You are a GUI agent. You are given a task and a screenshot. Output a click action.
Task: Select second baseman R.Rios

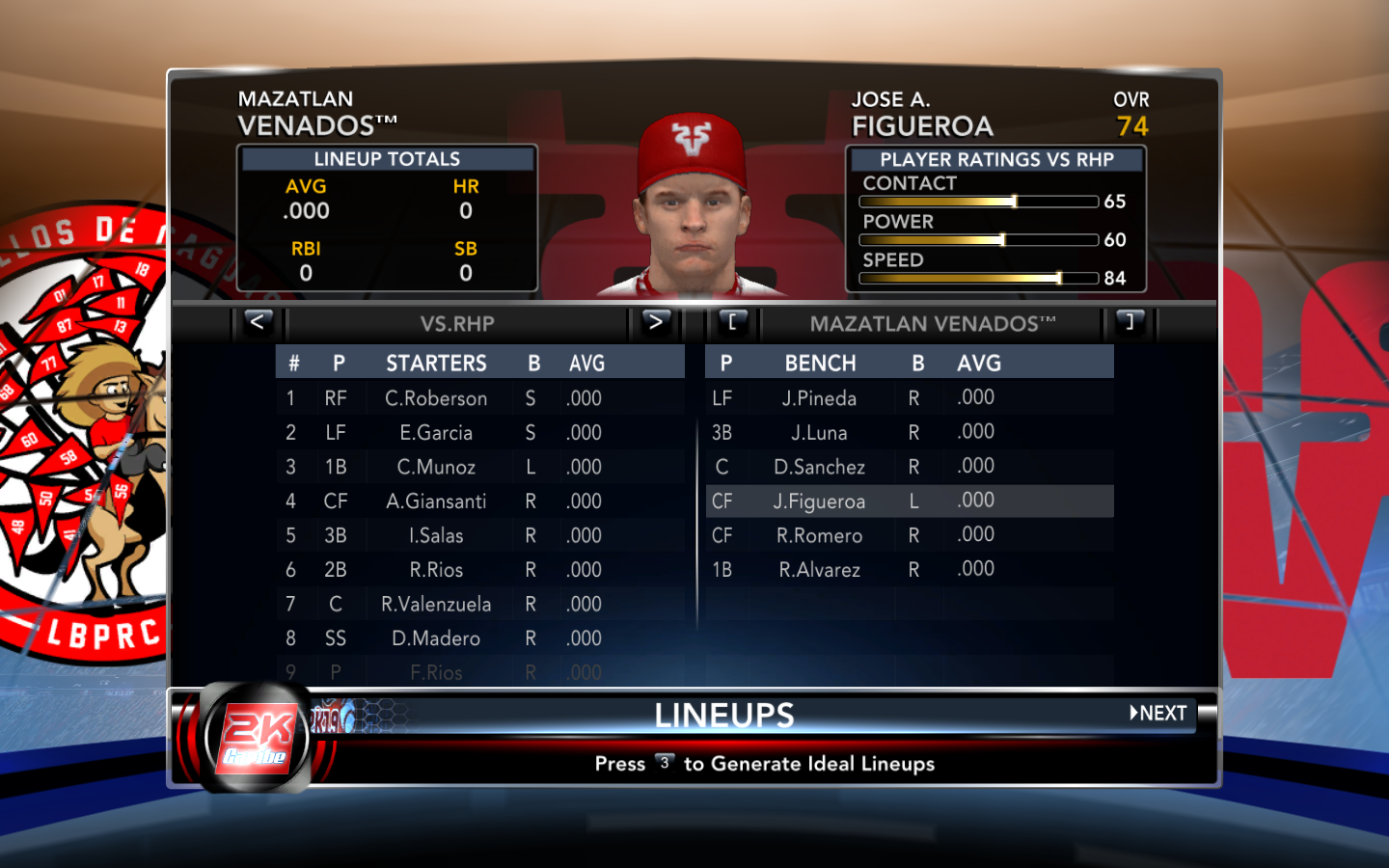coord(436,570)
